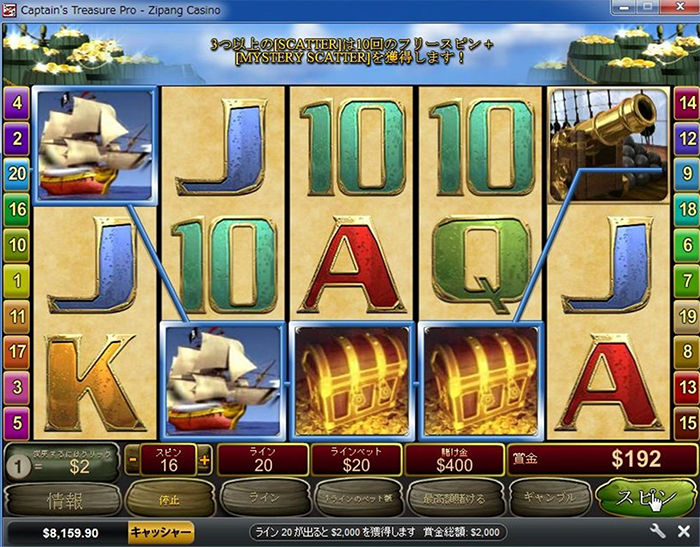Activate the ギャンブル gamble button

pos(548,496)
